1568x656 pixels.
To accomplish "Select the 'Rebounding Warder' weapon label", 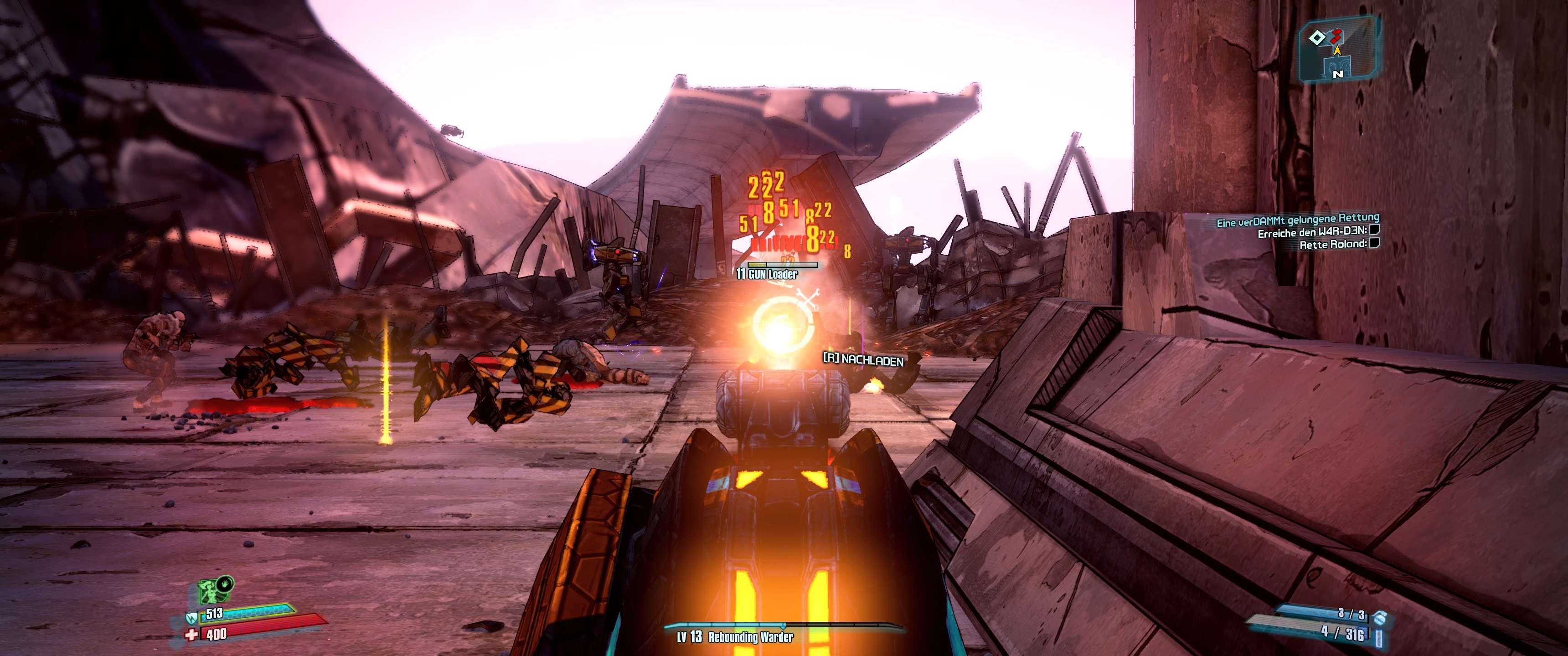I will click(x=751, y=637).
